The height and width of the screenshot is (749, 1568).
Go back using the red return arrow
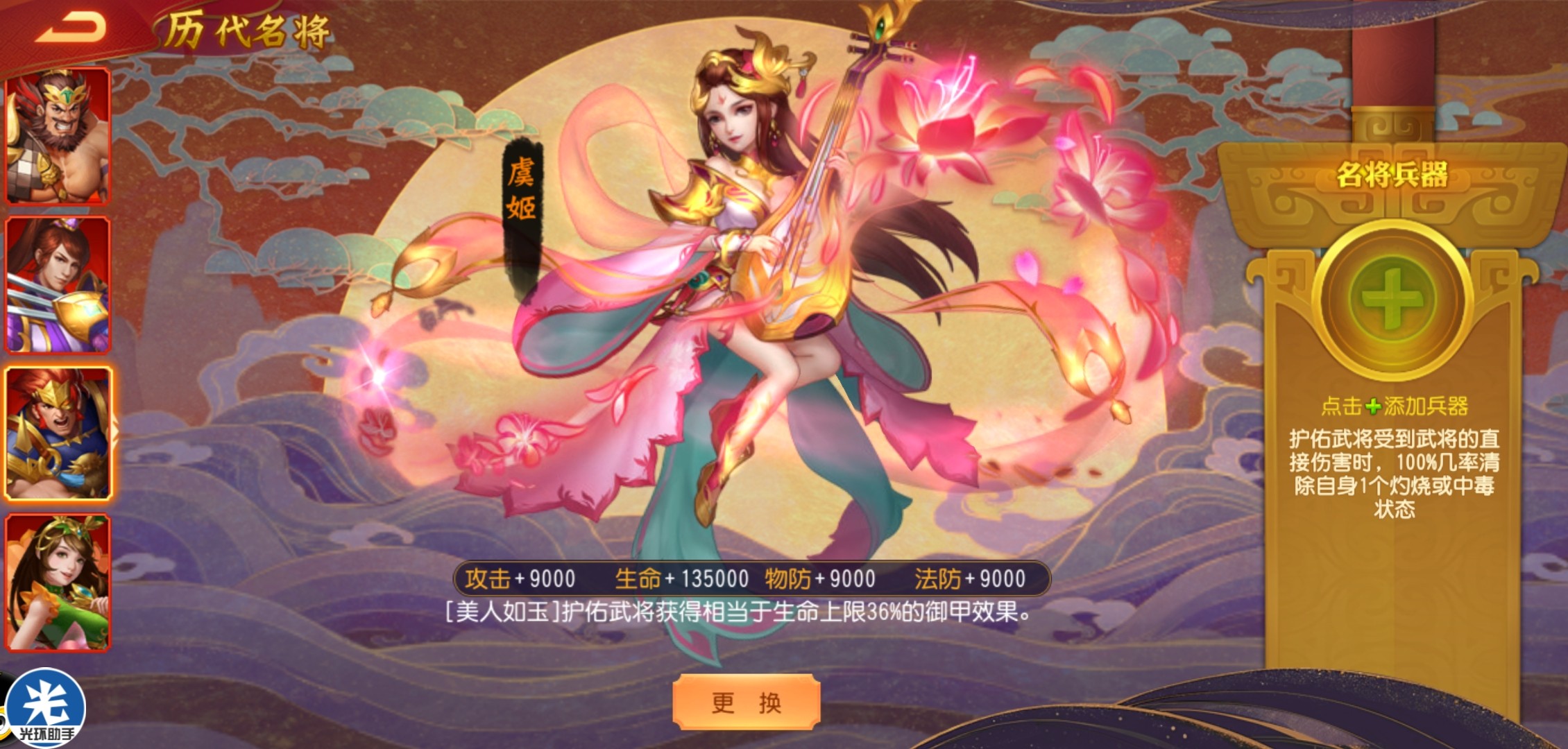[x=70, y=29]
